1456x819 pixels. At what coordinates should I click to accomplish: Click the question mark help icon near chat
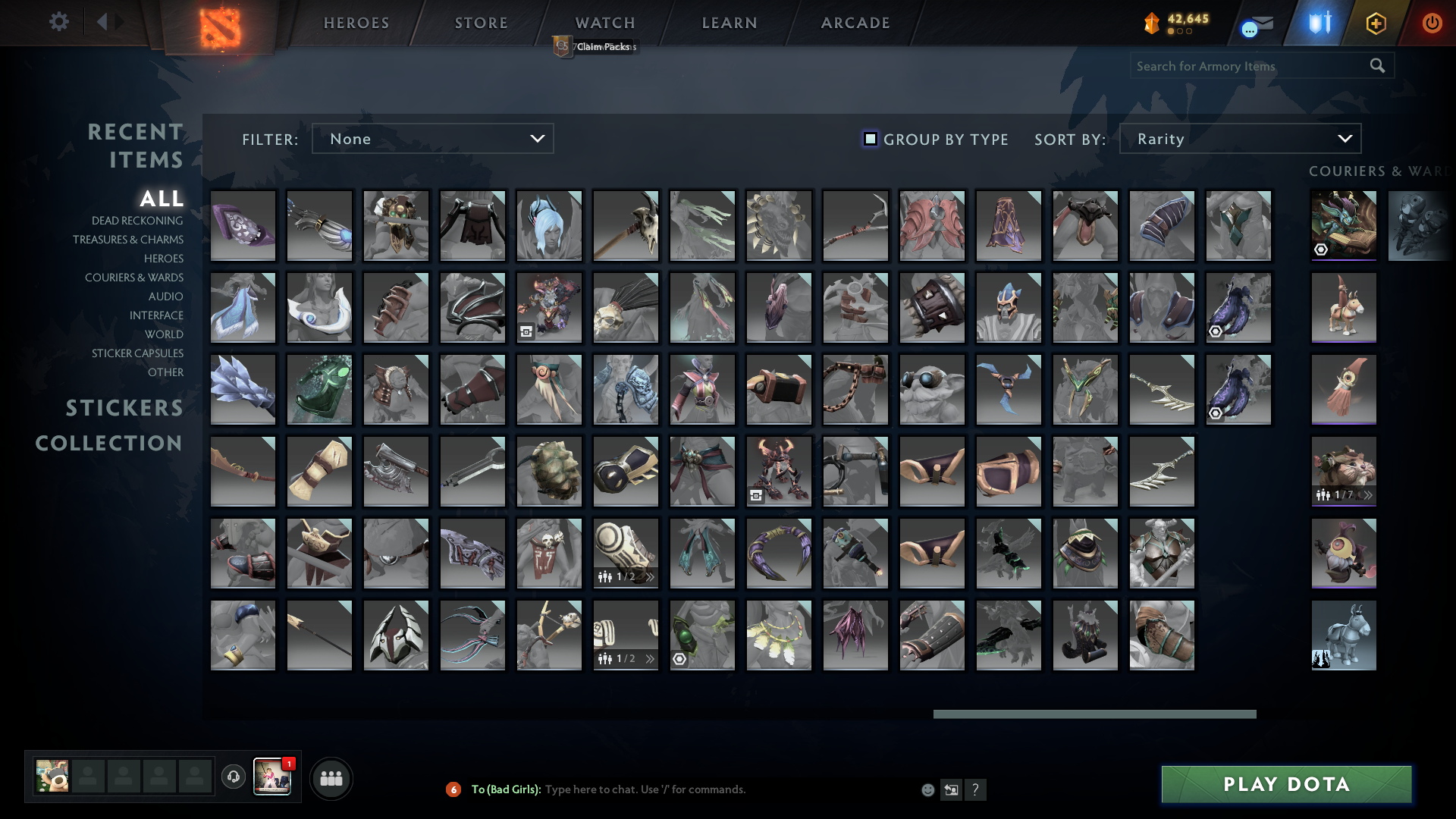[977, 789]
